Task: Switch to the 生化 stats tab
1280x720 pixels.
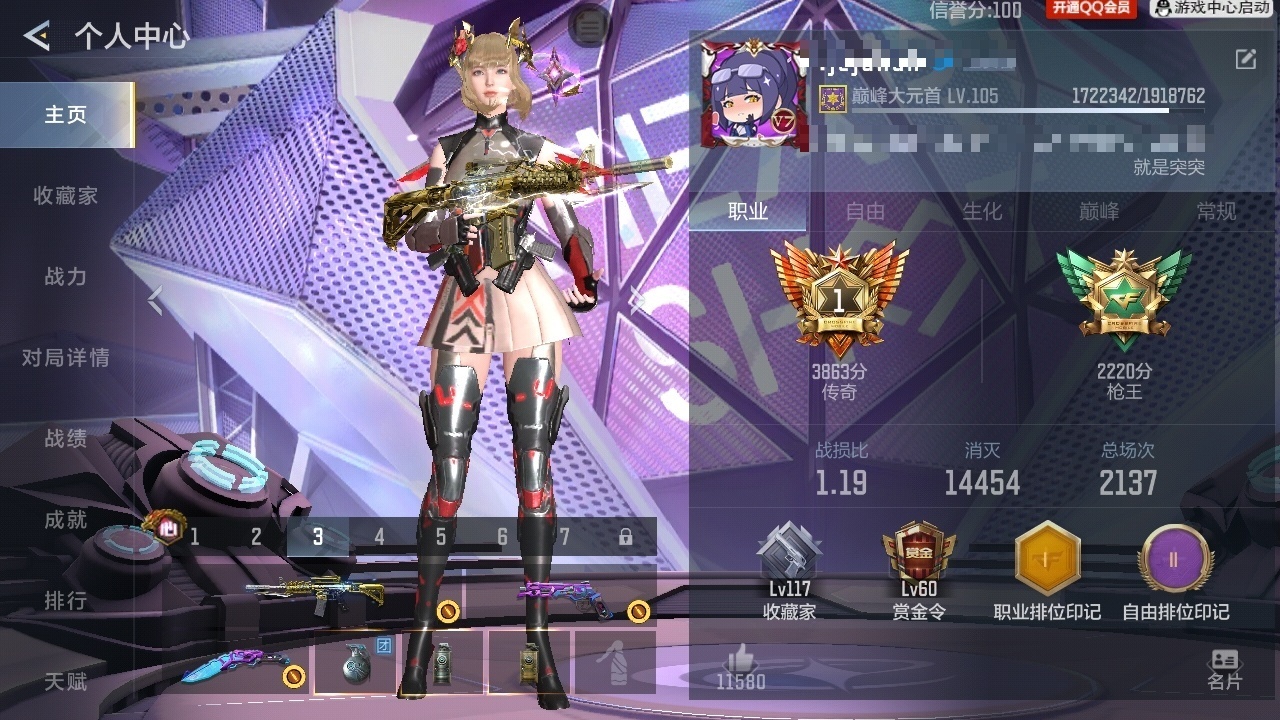Action: pyautogui.click(x=982, y=211)
